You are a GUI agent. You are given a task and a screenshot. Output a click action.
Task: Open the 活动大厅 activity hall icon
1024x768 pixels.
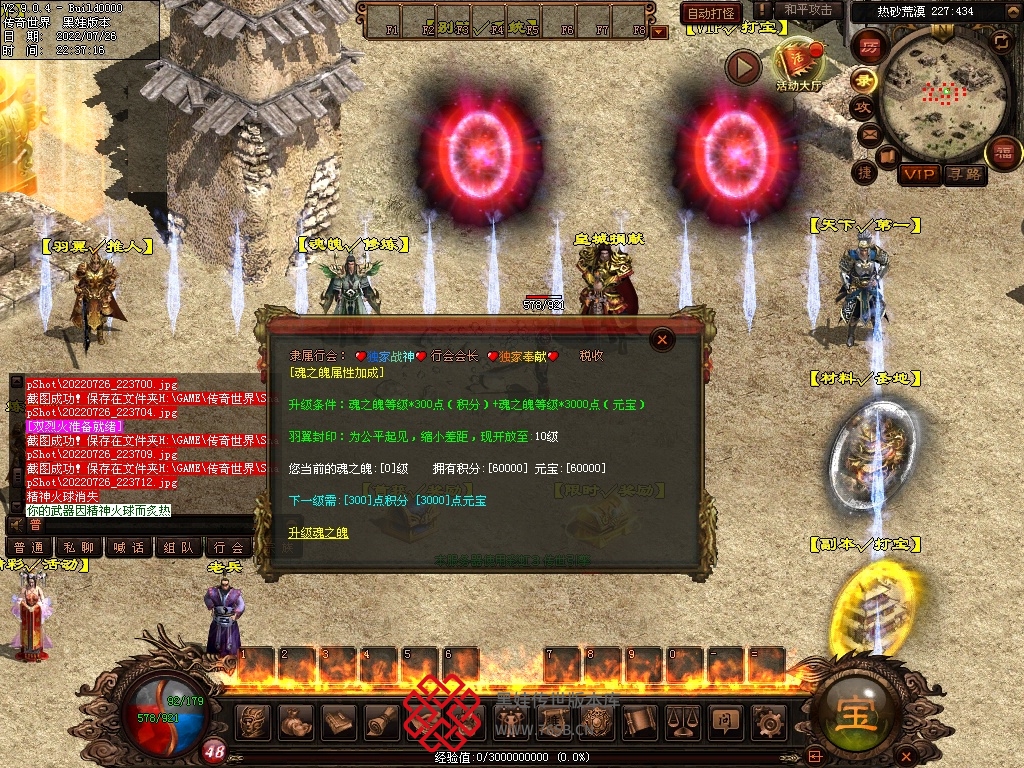(x=798, y=66)
